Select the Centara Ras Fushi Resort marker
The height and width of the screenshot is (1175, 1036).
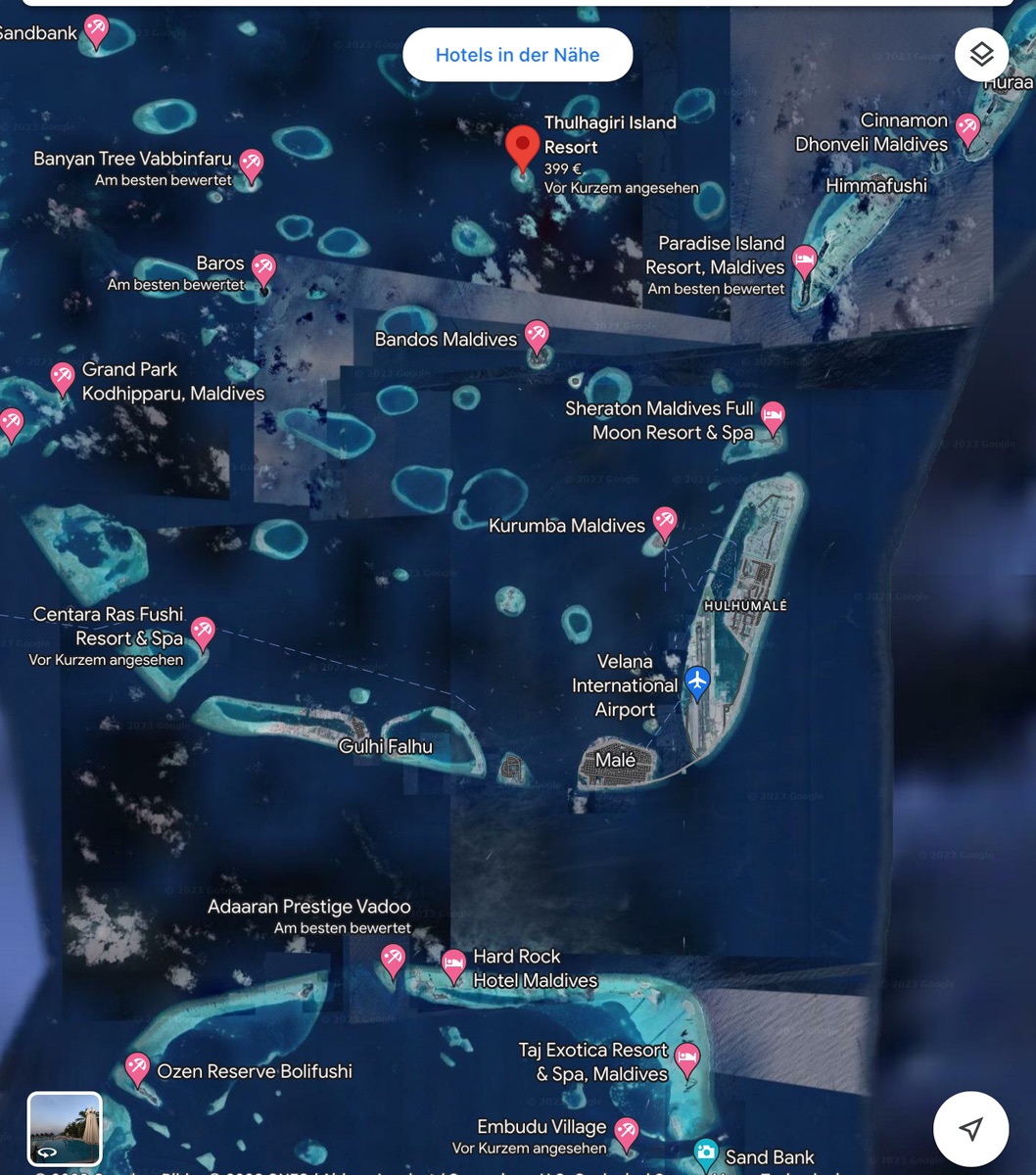pos(203,631)
